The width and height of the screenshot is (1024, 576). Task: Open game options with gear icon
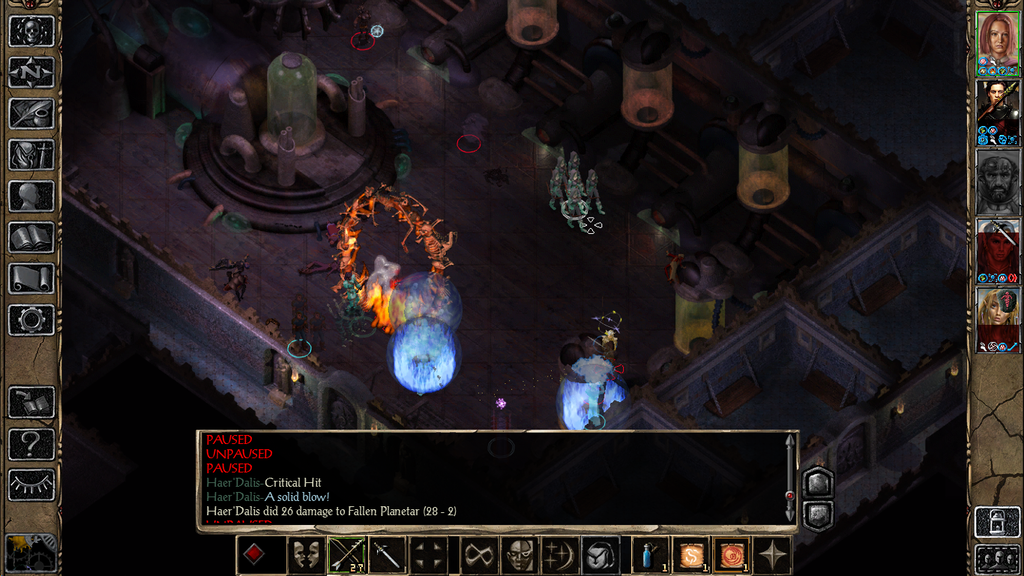click(x=31, y=320)
